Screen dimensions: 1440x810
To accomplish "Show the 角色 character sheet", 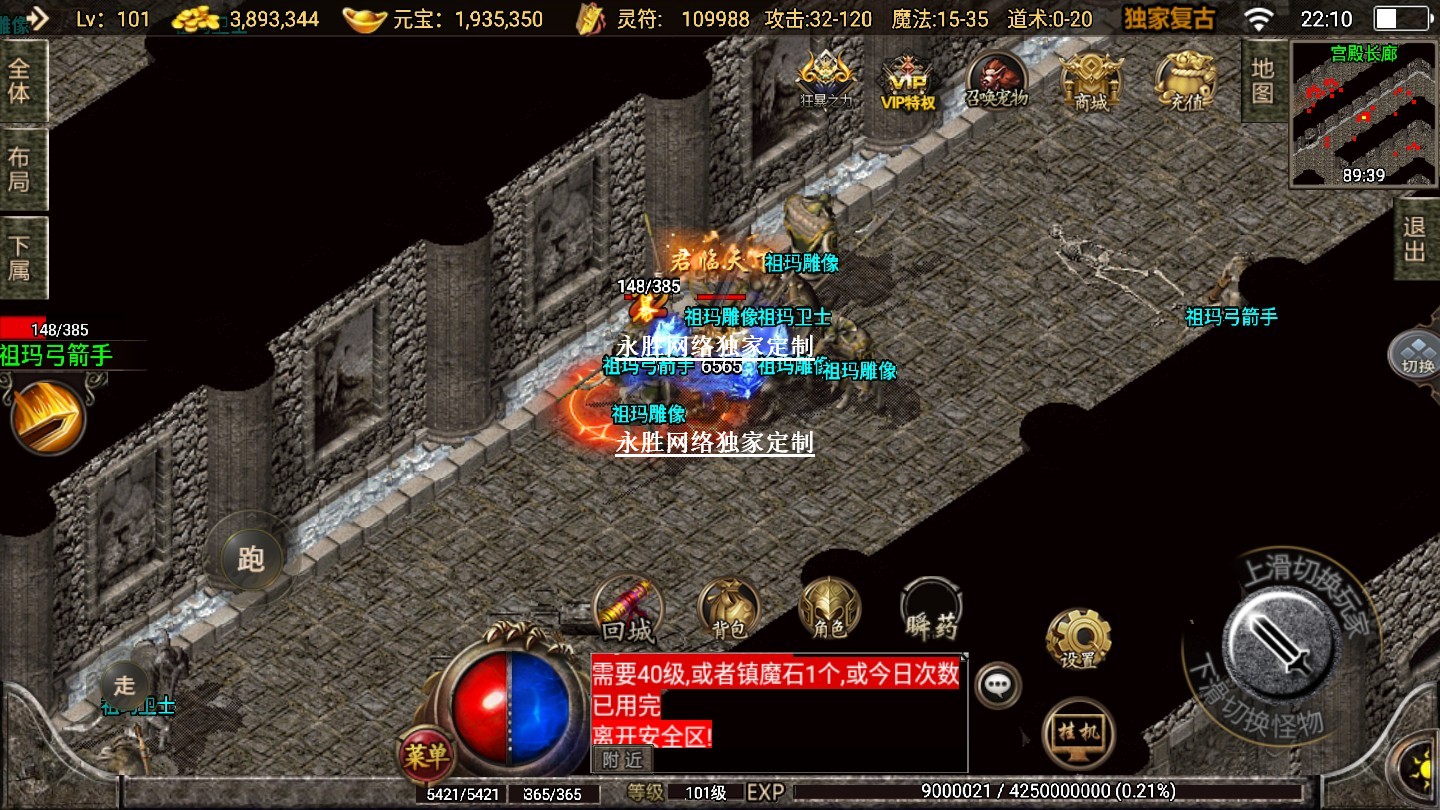I will coord(829,608).
